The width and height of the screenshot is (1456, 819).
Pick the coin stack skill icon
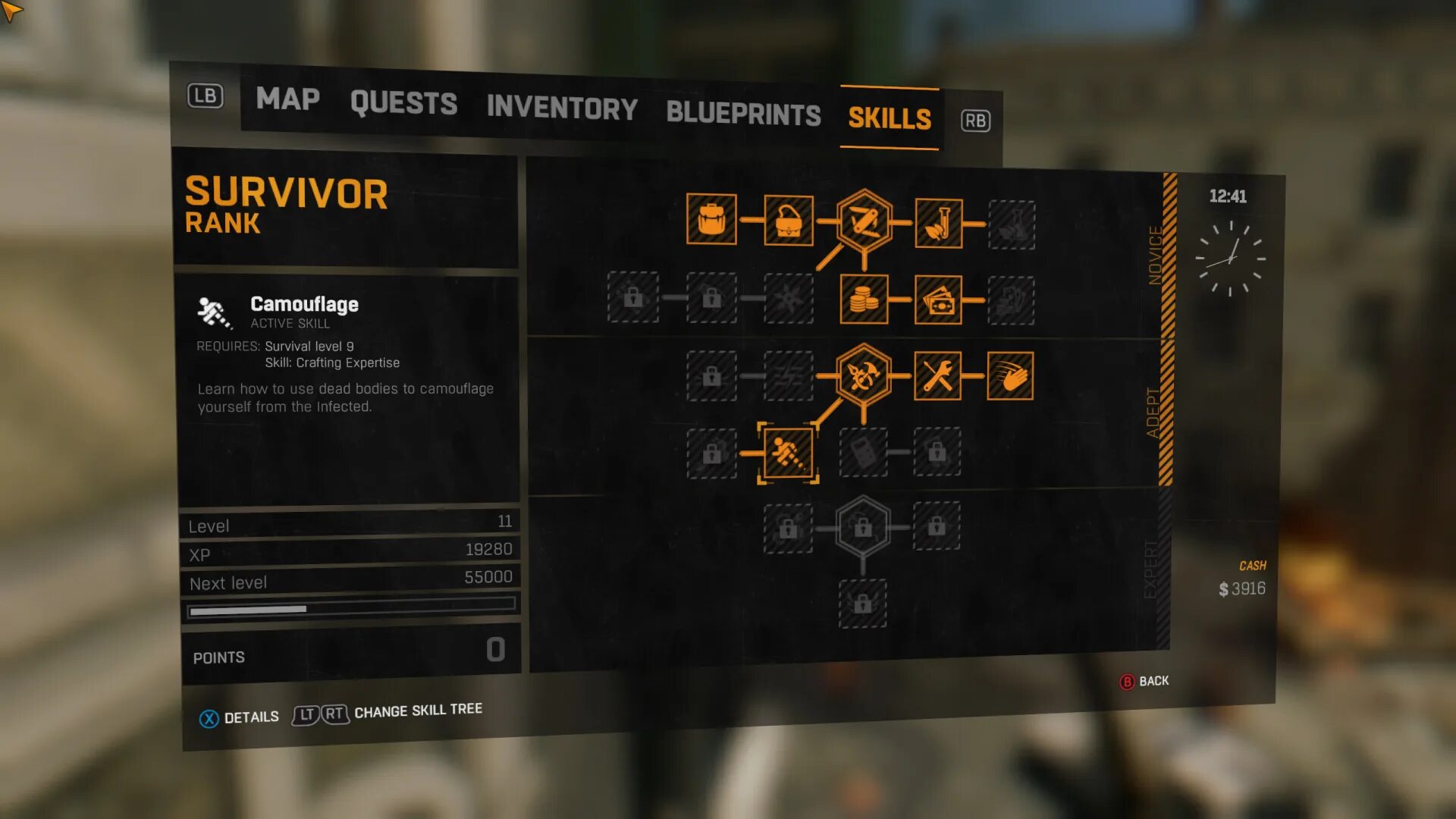pos(864,300)
